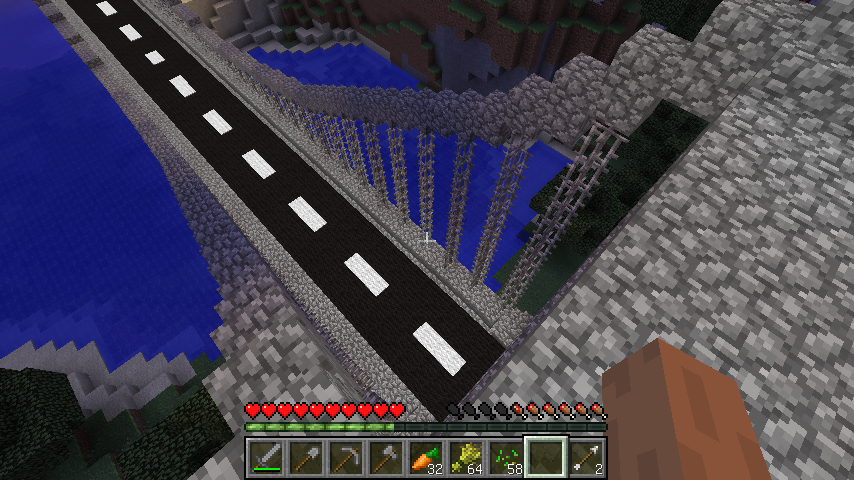Equip the pickaxe from the hotbar

[x=346, y=458]
